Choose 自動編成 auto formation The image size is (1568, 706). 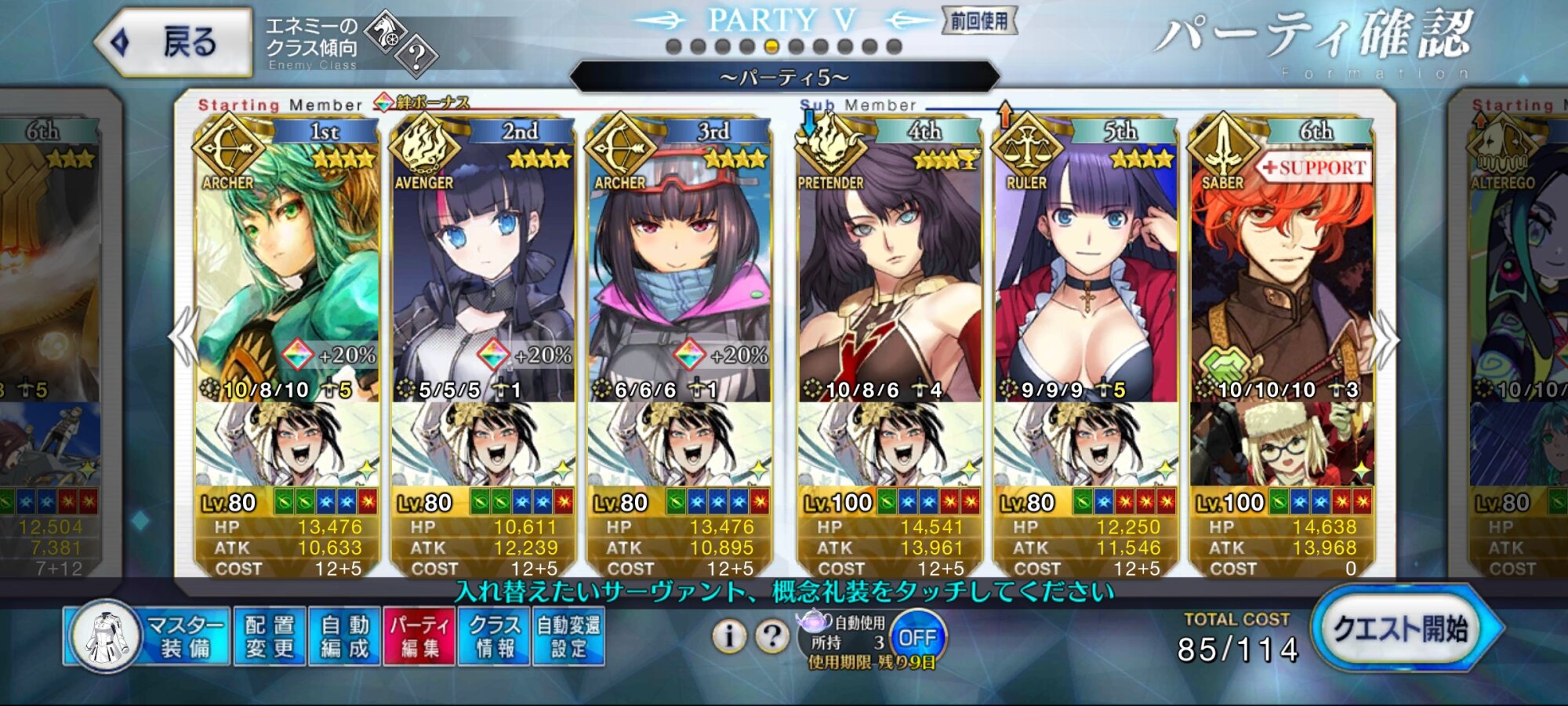point(344,636)
